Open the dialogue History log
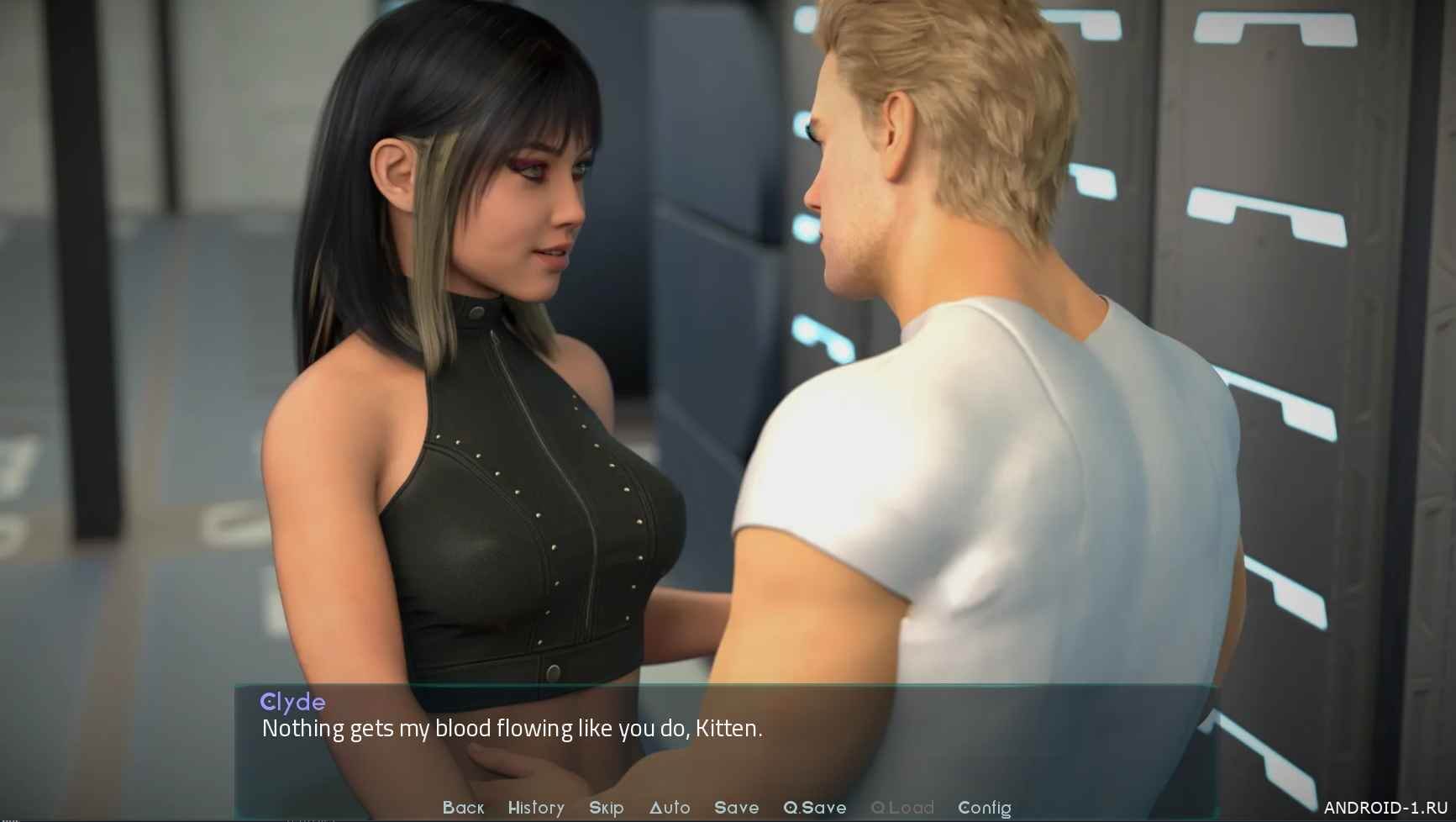 536,808
